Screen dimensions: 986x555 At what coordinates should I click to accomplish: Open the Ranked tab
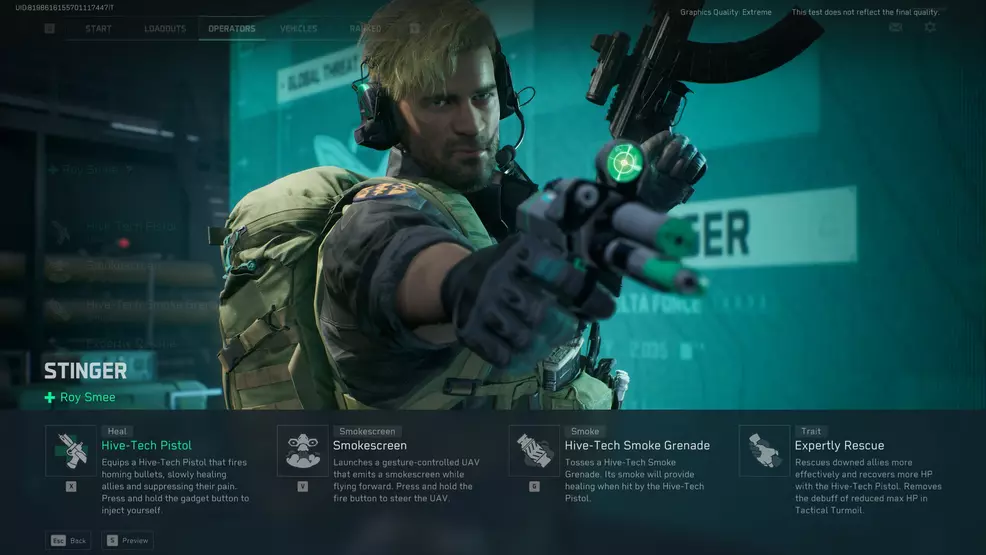click(x=364, y=28)
